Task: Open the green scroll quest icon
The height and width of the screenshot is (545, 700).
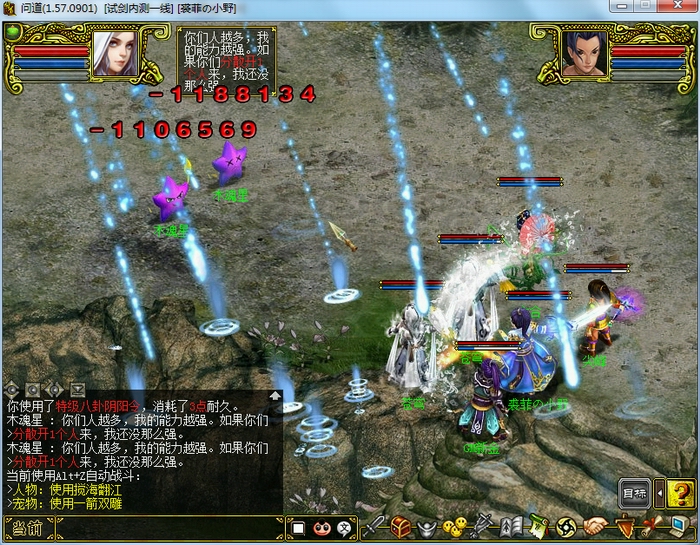Action: (537, 526)
